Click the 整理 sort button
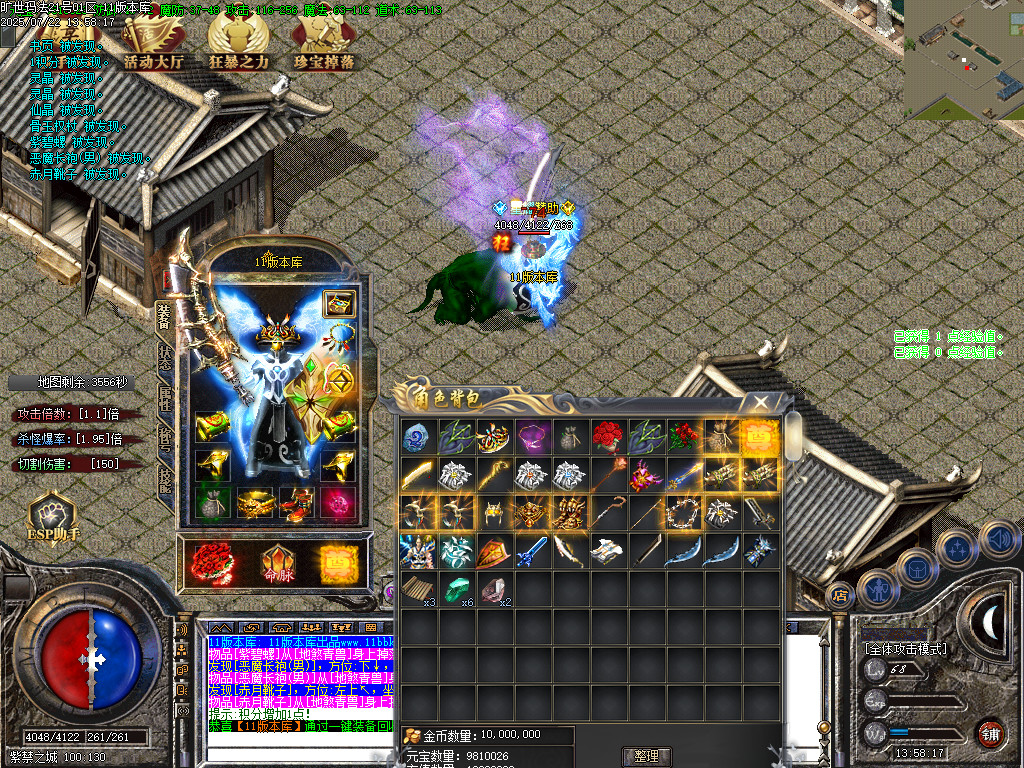Screen dimensions: 1024x768 [x=647, y=756]
